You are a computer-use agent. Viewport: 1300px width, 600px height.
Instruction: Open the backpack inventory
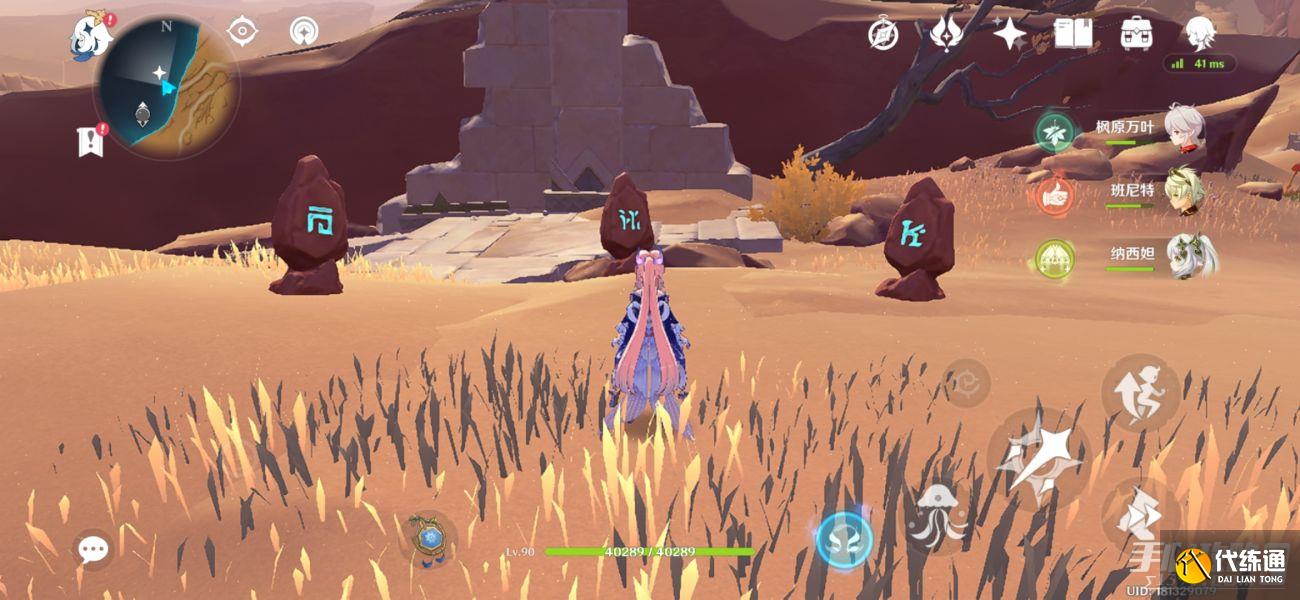(x=1136, y=33)
